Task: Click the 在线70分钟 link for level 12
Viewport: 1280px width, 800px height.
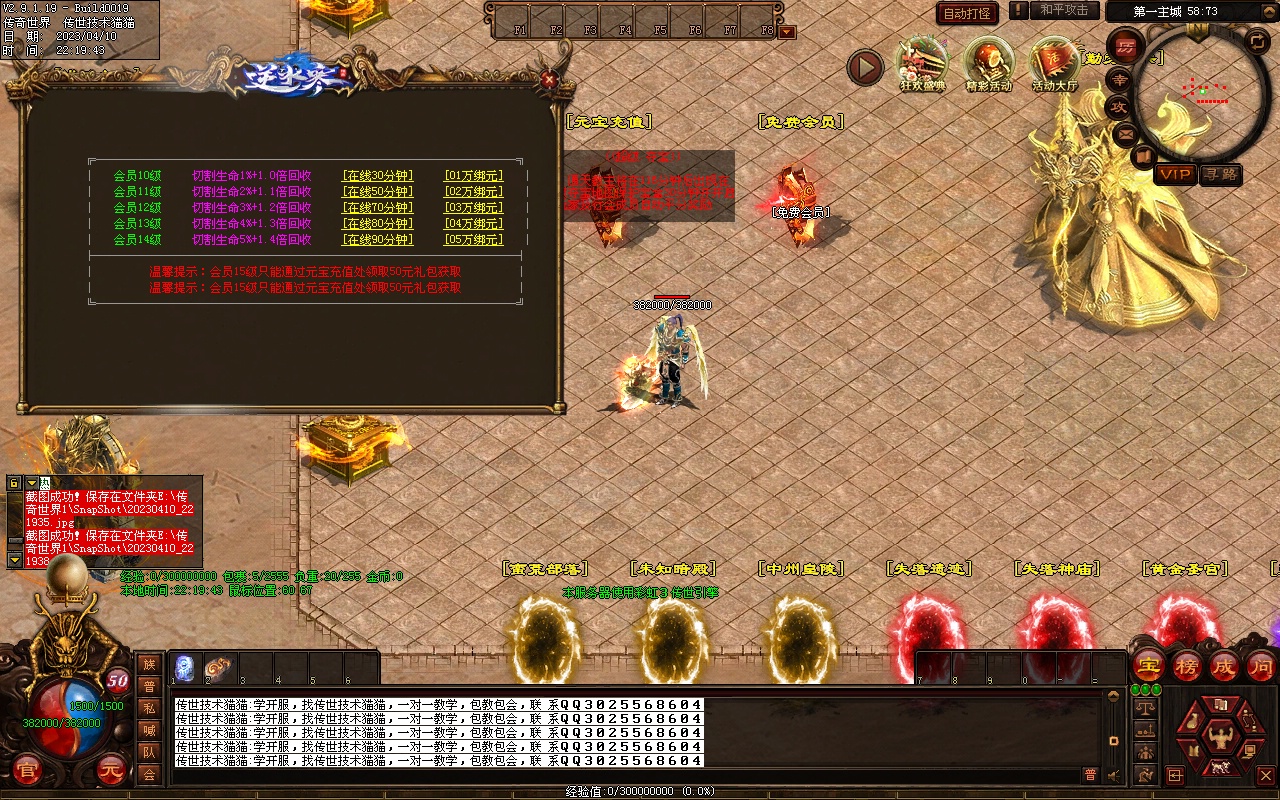Action: 377,208
